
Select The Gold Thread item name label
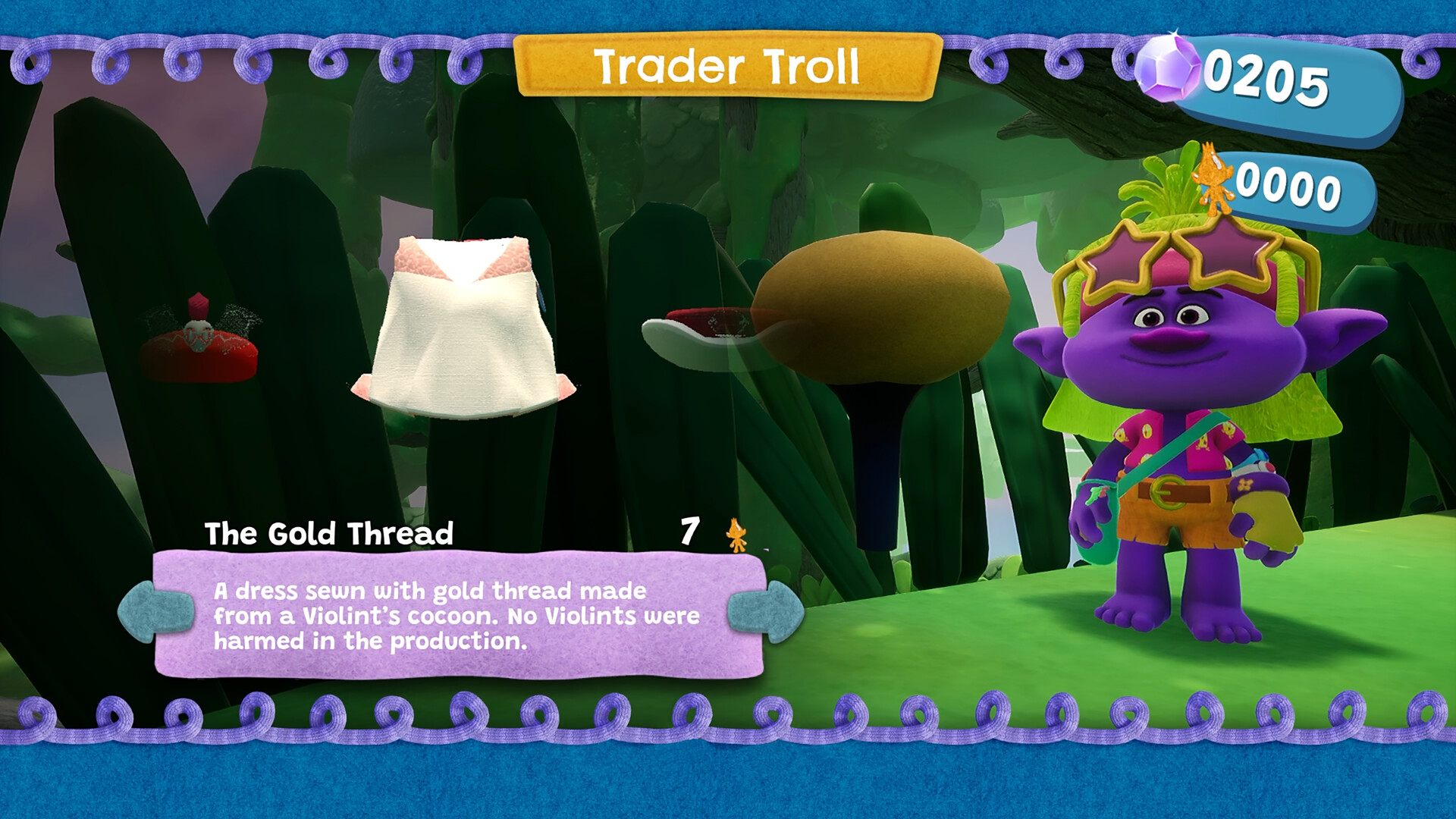click(x=330, y=533)
